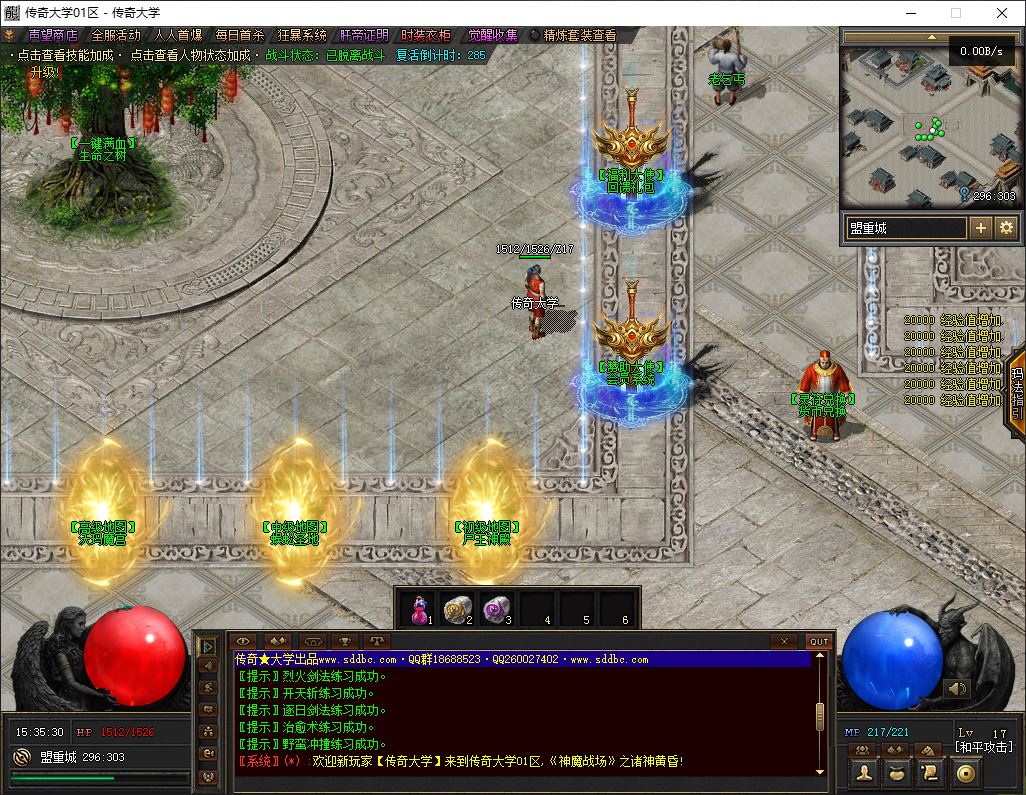Open the 觉醒收集 awakening collection menu

click(492, 35)
